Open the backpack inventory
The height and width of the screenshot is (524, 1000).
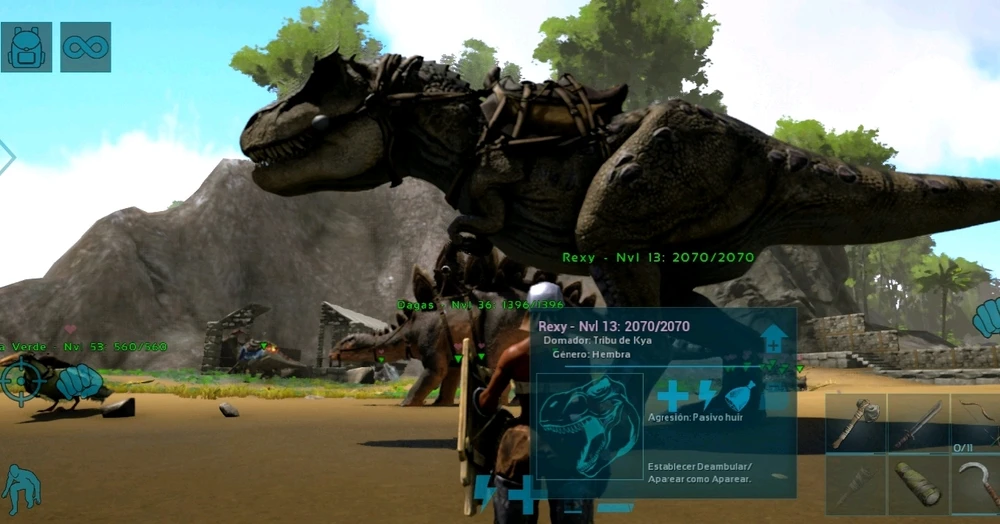[26, 47]
